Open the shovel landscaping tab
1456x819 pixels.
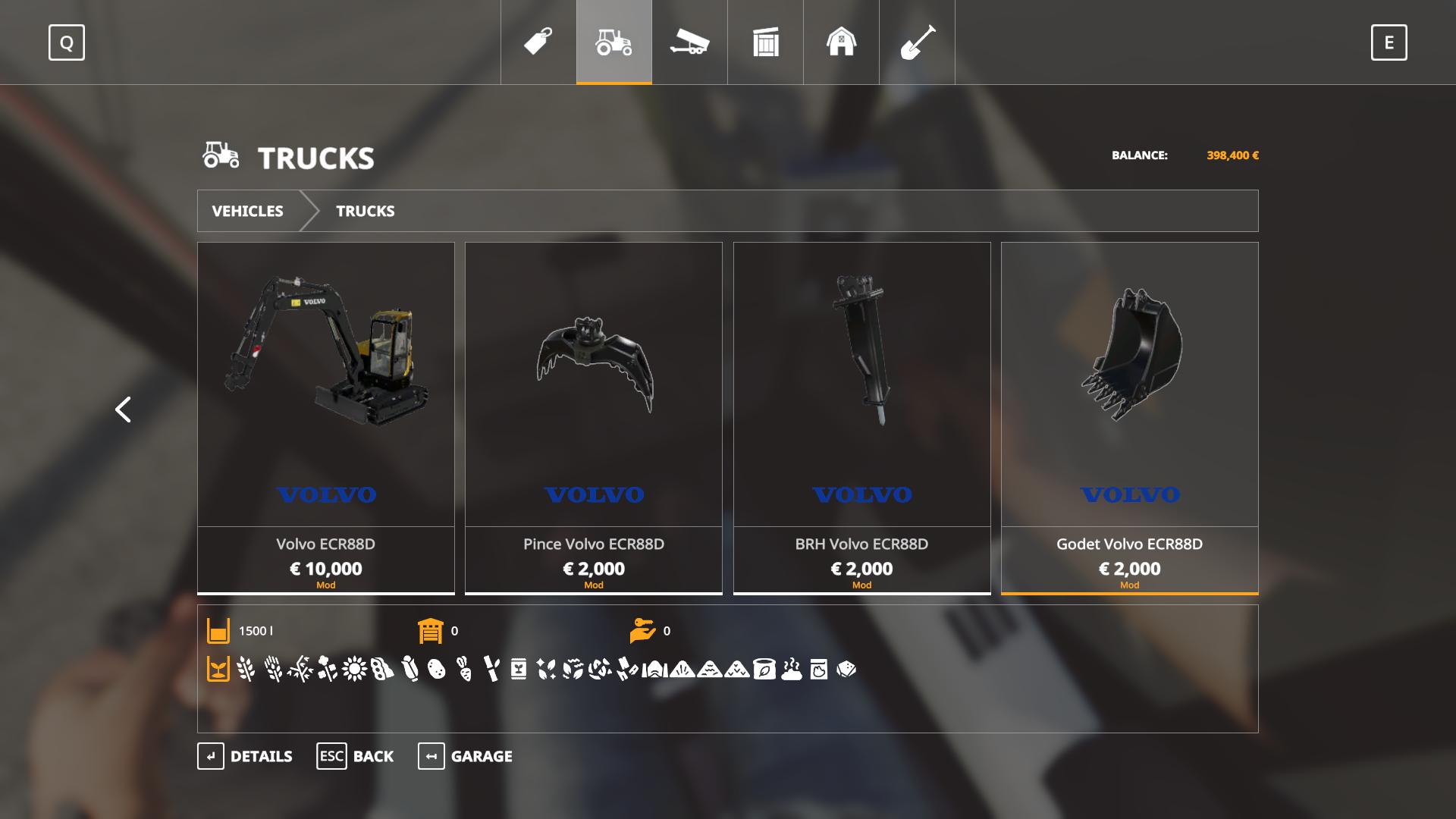point(917,42)
